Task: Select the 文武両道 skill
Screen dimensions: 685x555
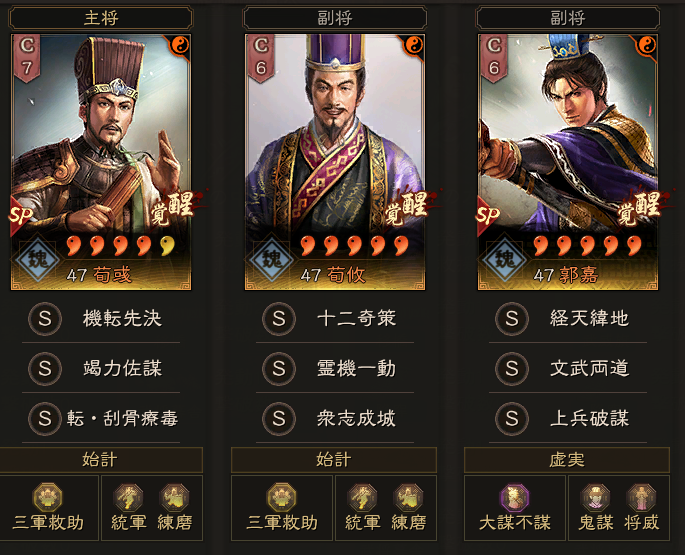Action: pos(588,368)
